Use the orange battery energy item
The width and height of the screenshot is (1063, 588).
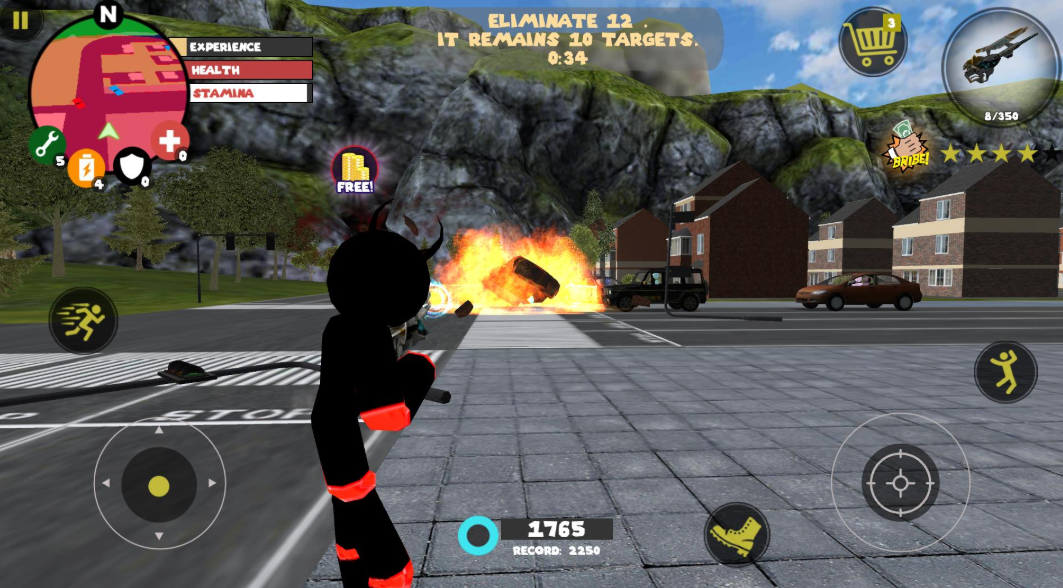point(86,167)
